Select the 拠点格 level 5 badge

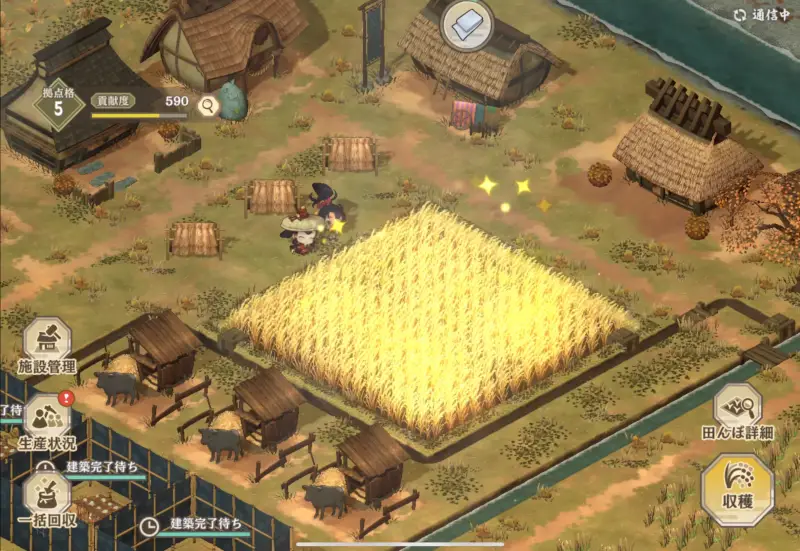coord(59,103)
